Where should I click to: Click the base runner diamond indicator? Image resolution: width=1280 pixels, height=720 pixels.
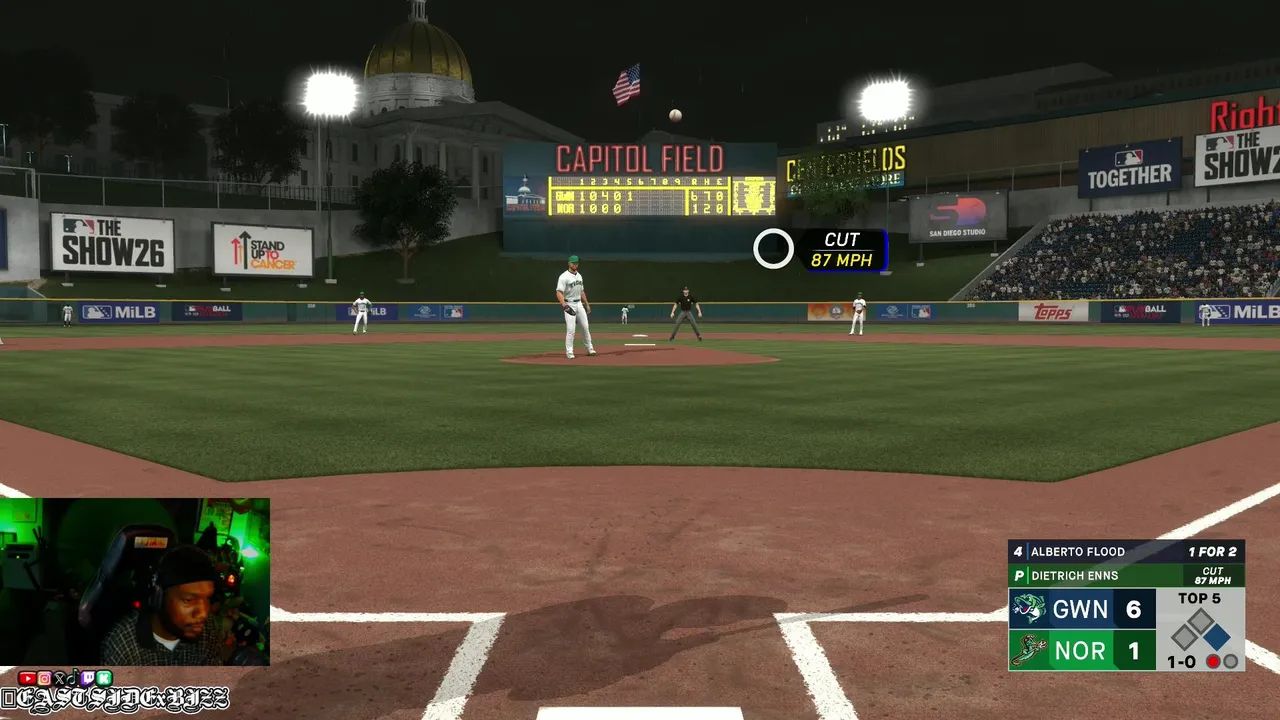1200,631
